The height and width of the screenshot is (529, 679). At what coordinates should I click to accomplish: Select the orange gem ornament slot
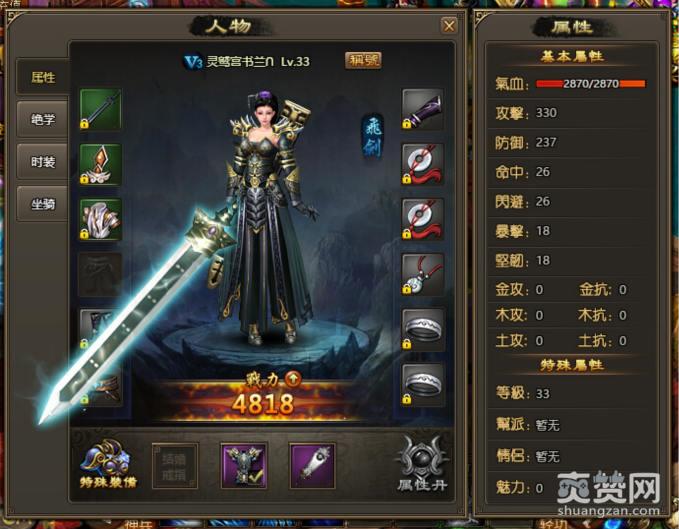pos(100,164)
